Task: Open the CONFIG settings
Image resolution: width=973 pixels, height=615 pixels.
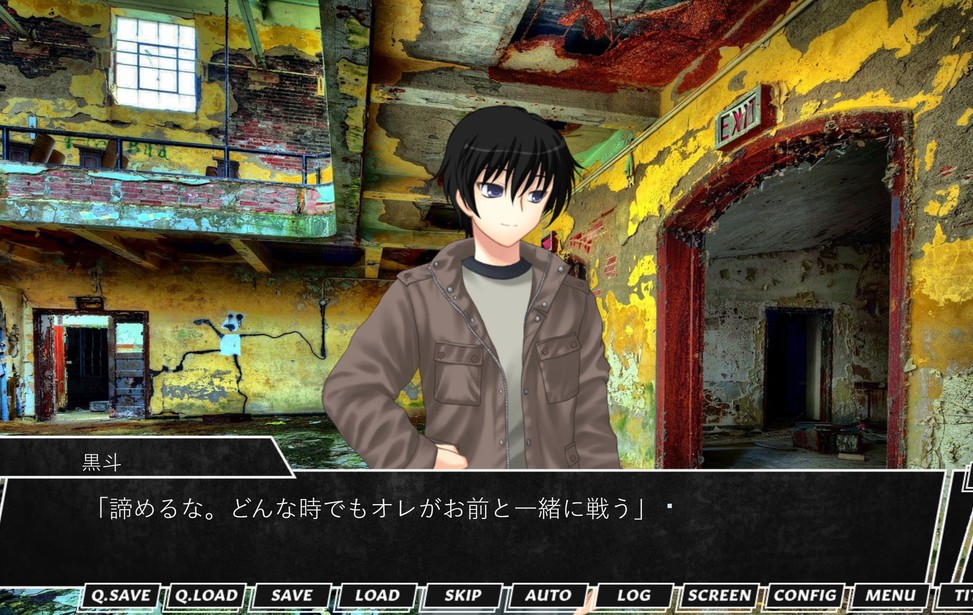Action: (805, 596)
